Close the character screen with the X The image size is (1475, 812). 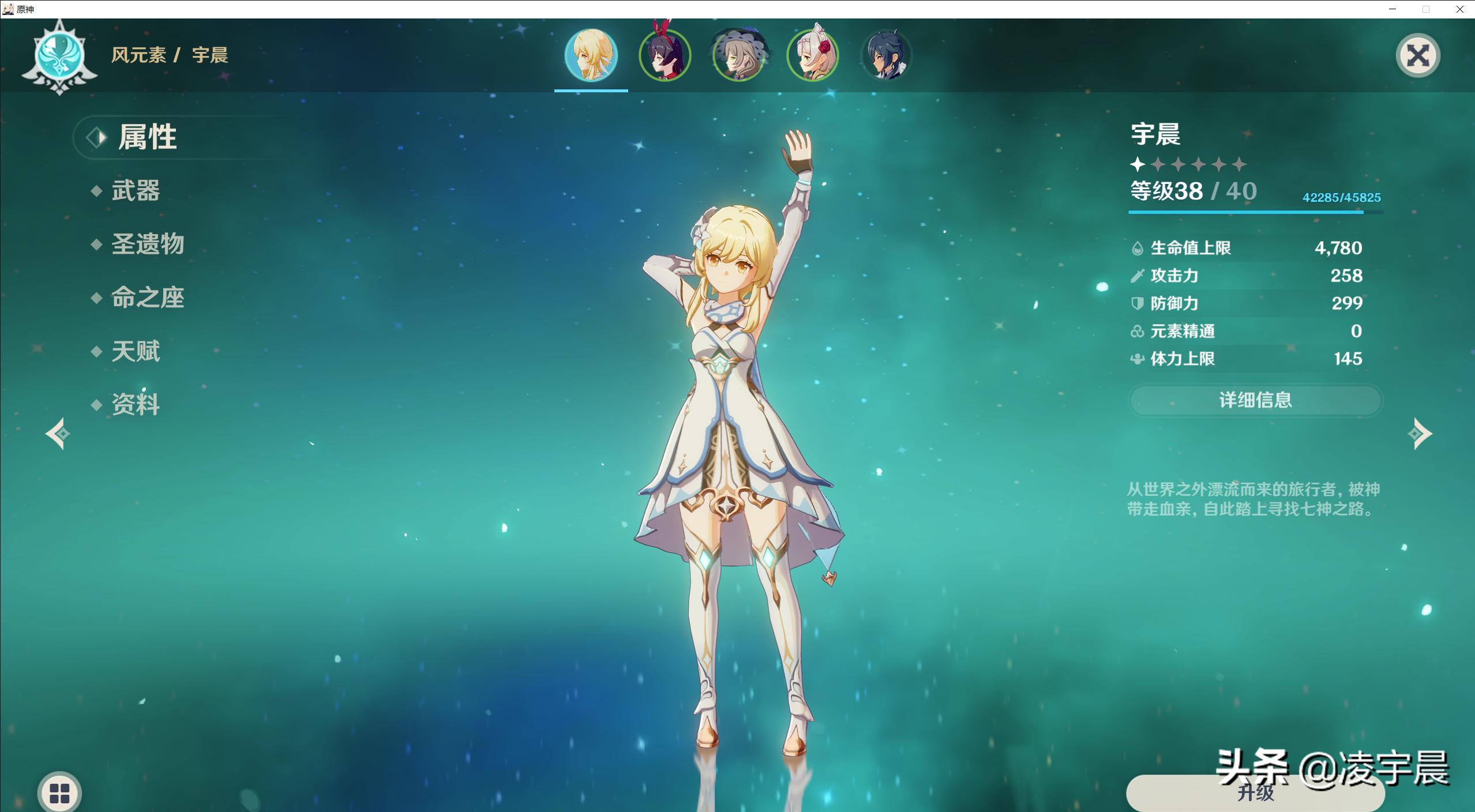[1417, 56]
